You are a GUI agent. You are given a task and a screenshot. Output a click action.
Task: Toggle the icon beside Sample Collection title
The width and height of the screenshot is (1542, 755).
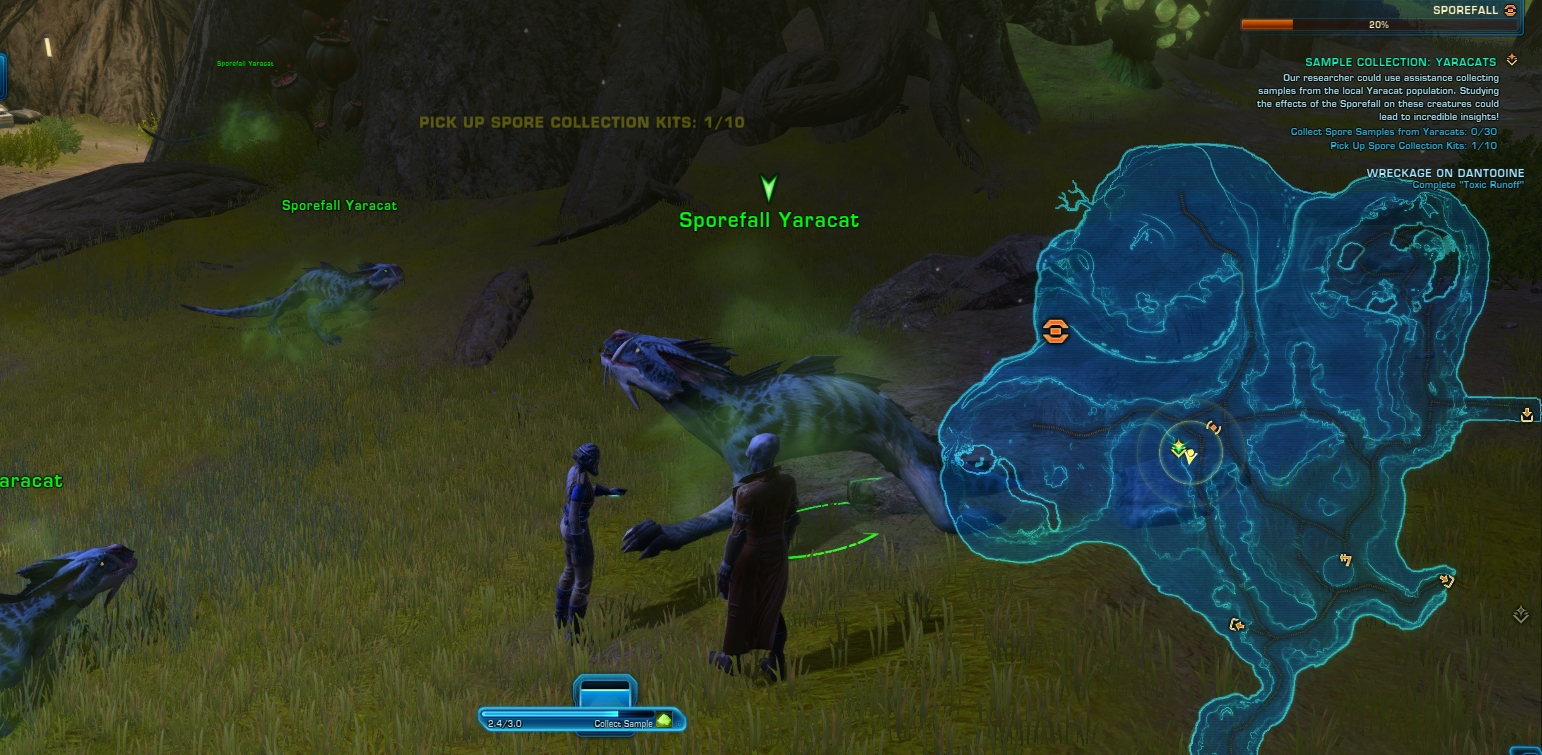pos(1512,61)
